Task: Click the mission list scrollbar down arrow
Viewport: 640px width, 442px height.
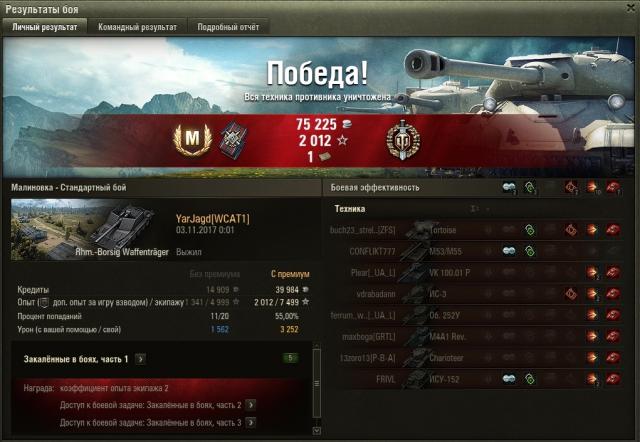Action: tap(317, 435)
